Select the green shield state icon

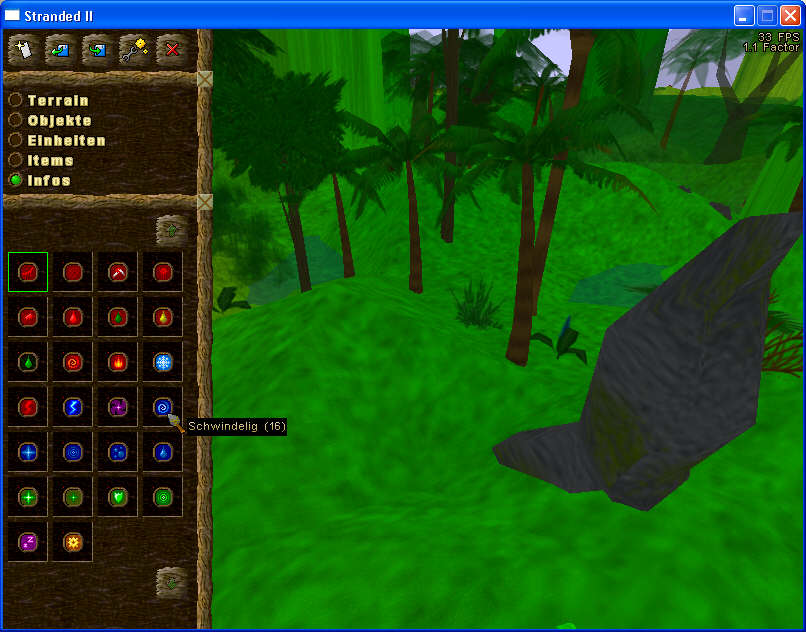tap(117, 497)
